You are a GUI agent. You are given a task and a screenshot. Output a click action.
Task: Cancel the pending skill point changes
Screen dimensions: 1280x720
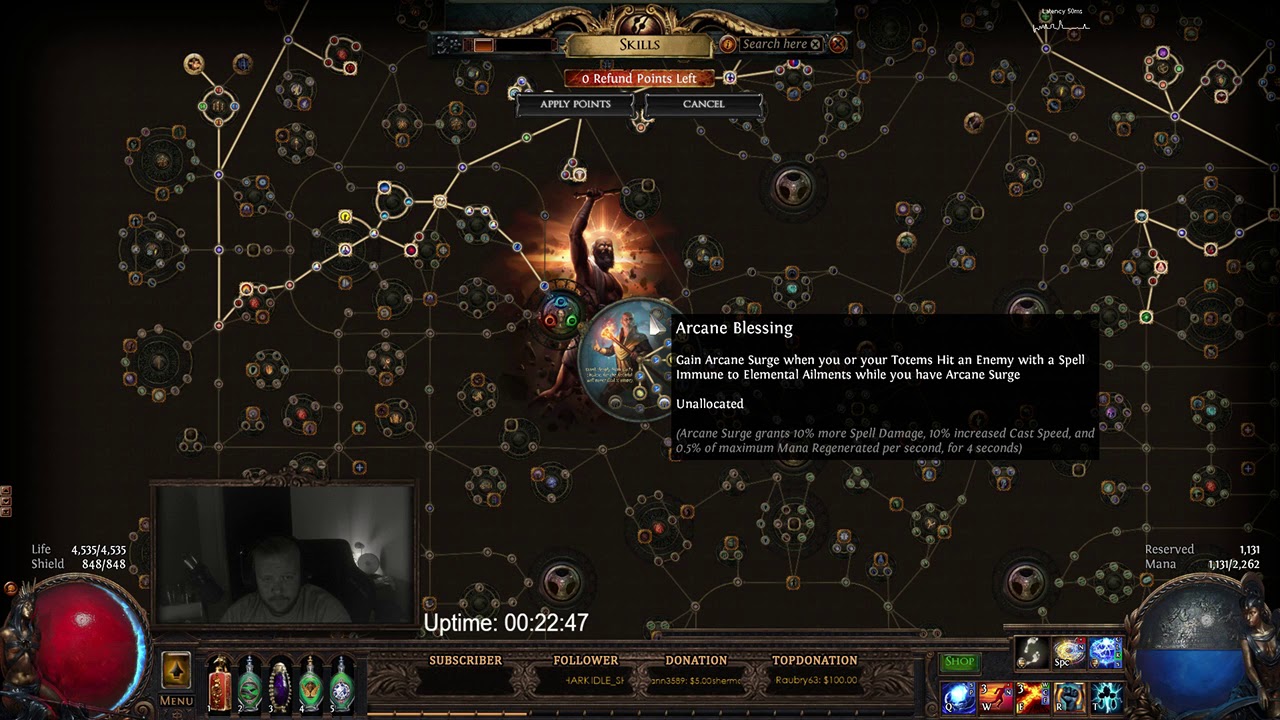(x=703, y=104)
